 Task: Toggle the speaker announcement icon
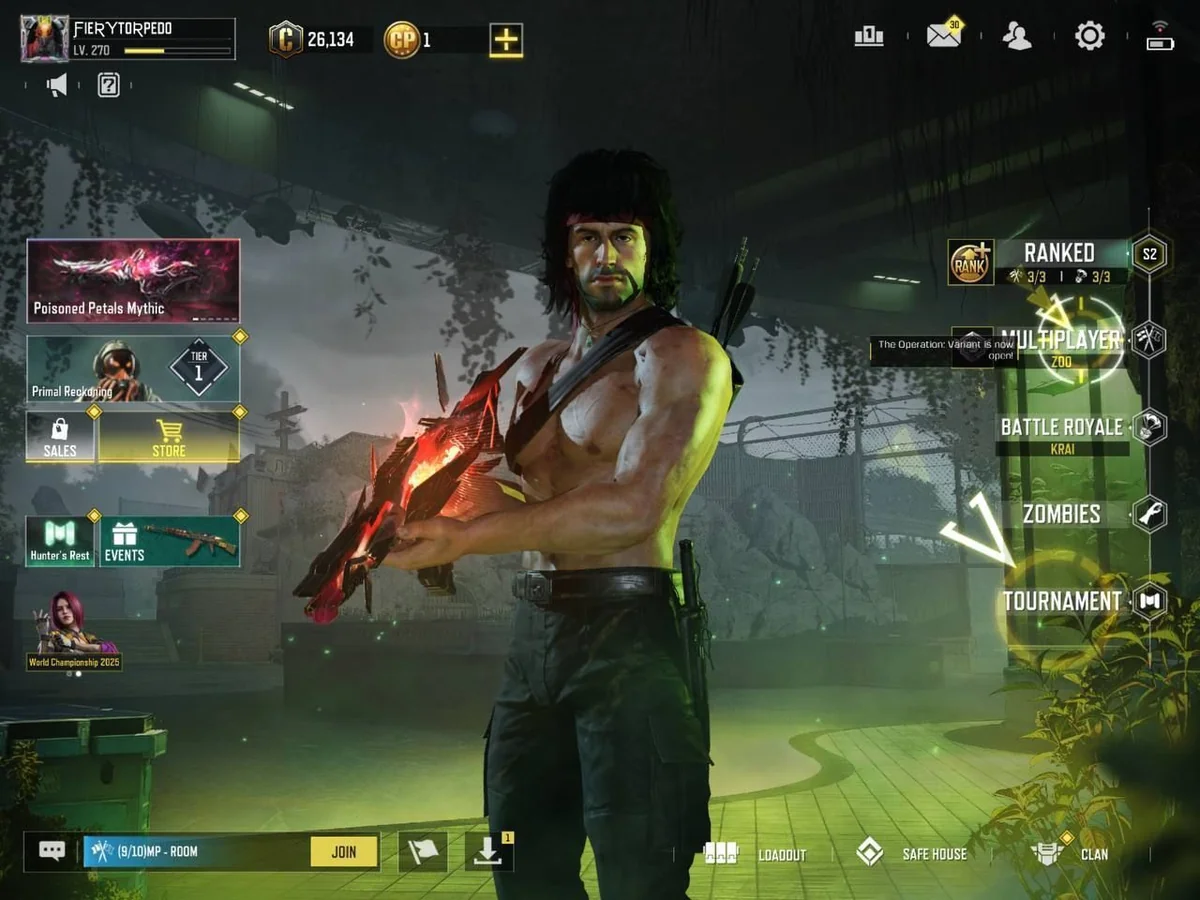57,86
